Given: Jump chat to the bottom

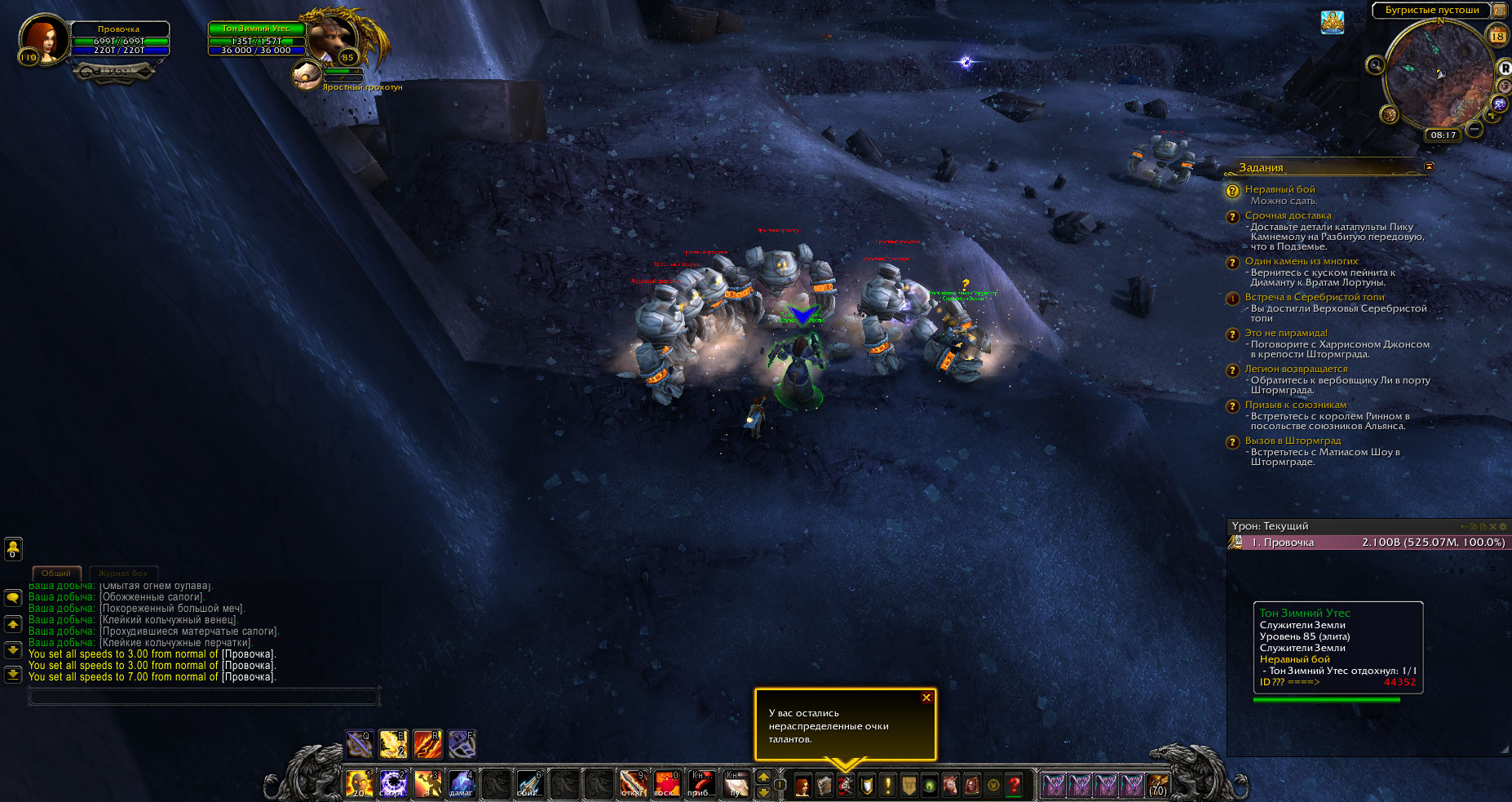Looking at the screenshot, I should (13, 675).
